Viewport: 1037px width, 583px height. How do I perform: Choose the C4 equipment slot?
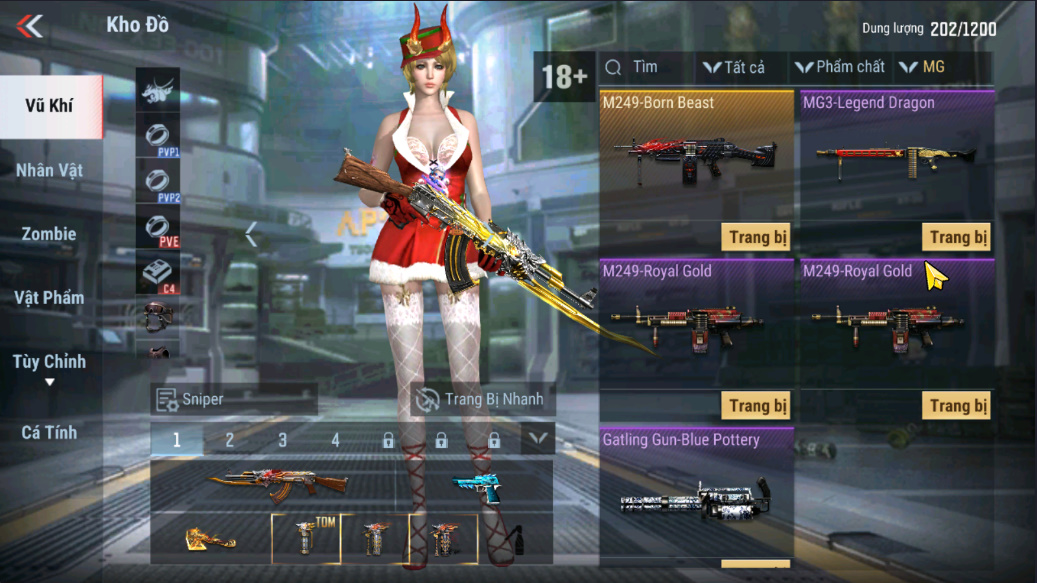click(158, 274)
